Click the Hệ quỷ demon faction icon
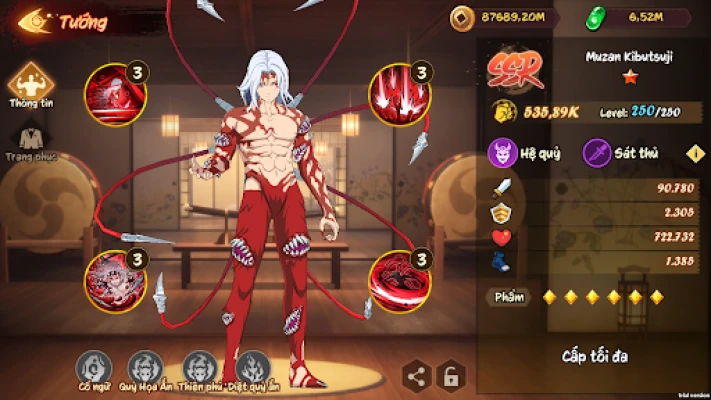This screenshot has height=400, width=711. [501, 153]
